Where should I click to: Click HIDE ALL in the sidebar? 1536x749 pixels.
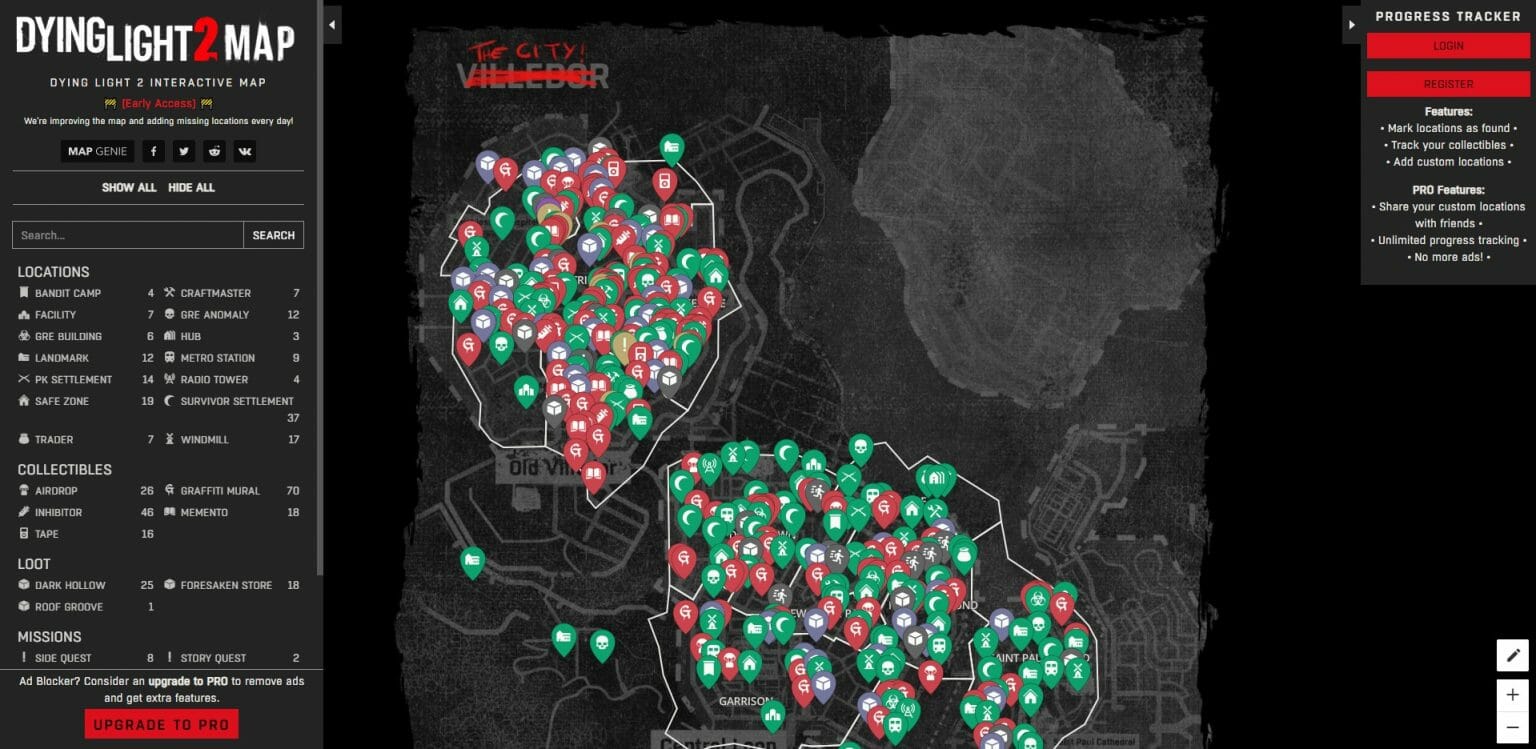192,187
